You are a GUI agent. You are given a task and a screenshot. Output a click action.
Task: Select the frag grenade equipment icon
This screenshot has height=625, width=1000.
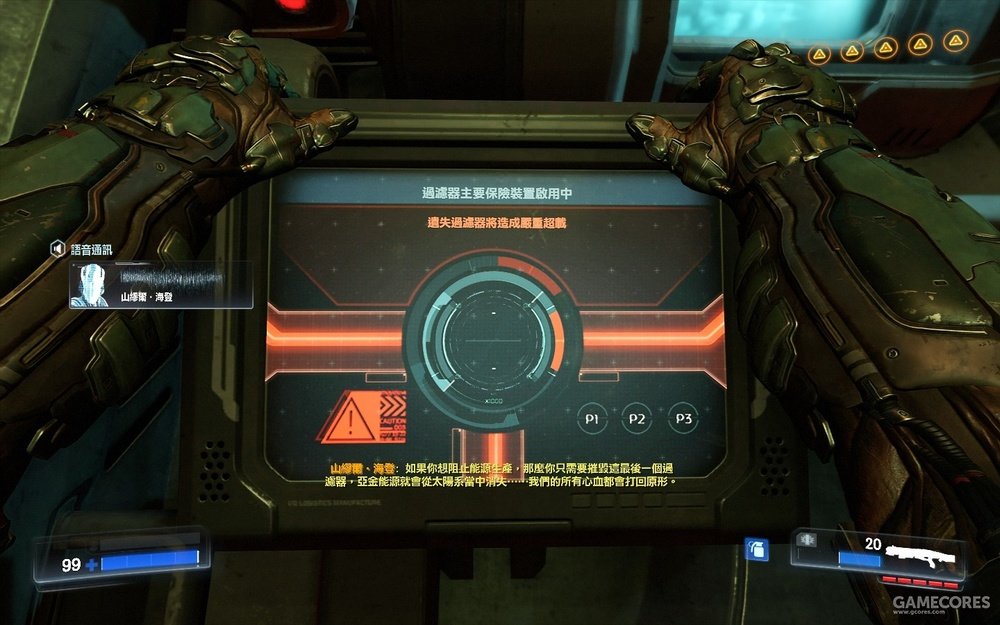755,551
